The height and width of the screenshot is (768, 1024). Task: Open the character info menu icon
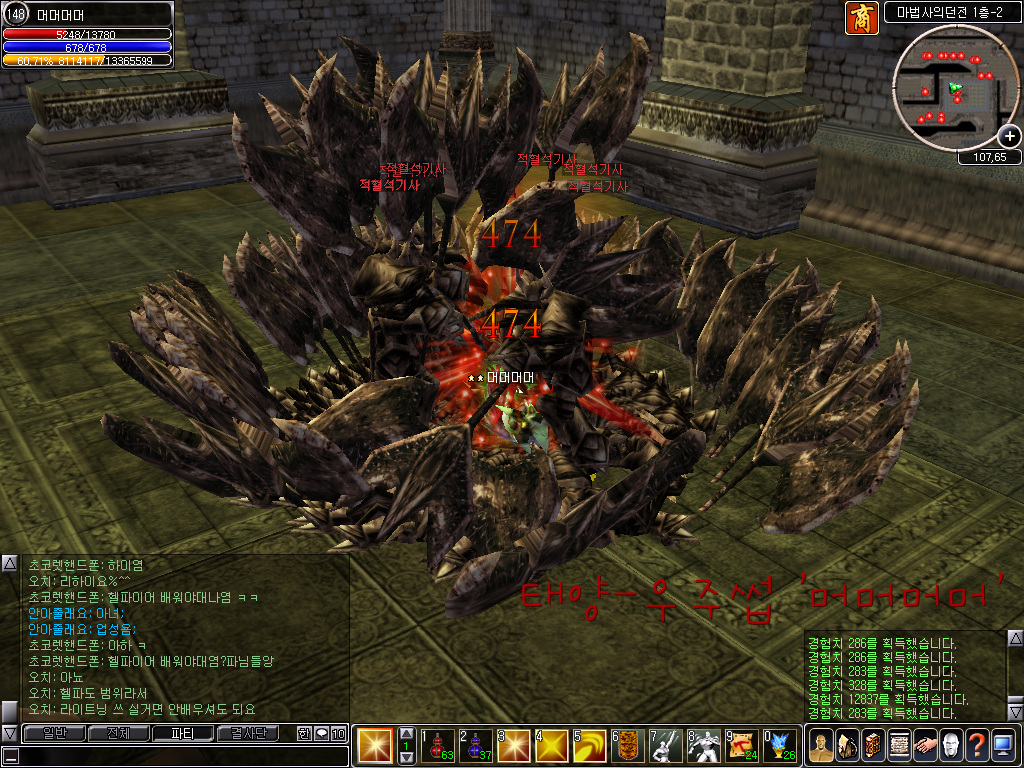[820, 744]
